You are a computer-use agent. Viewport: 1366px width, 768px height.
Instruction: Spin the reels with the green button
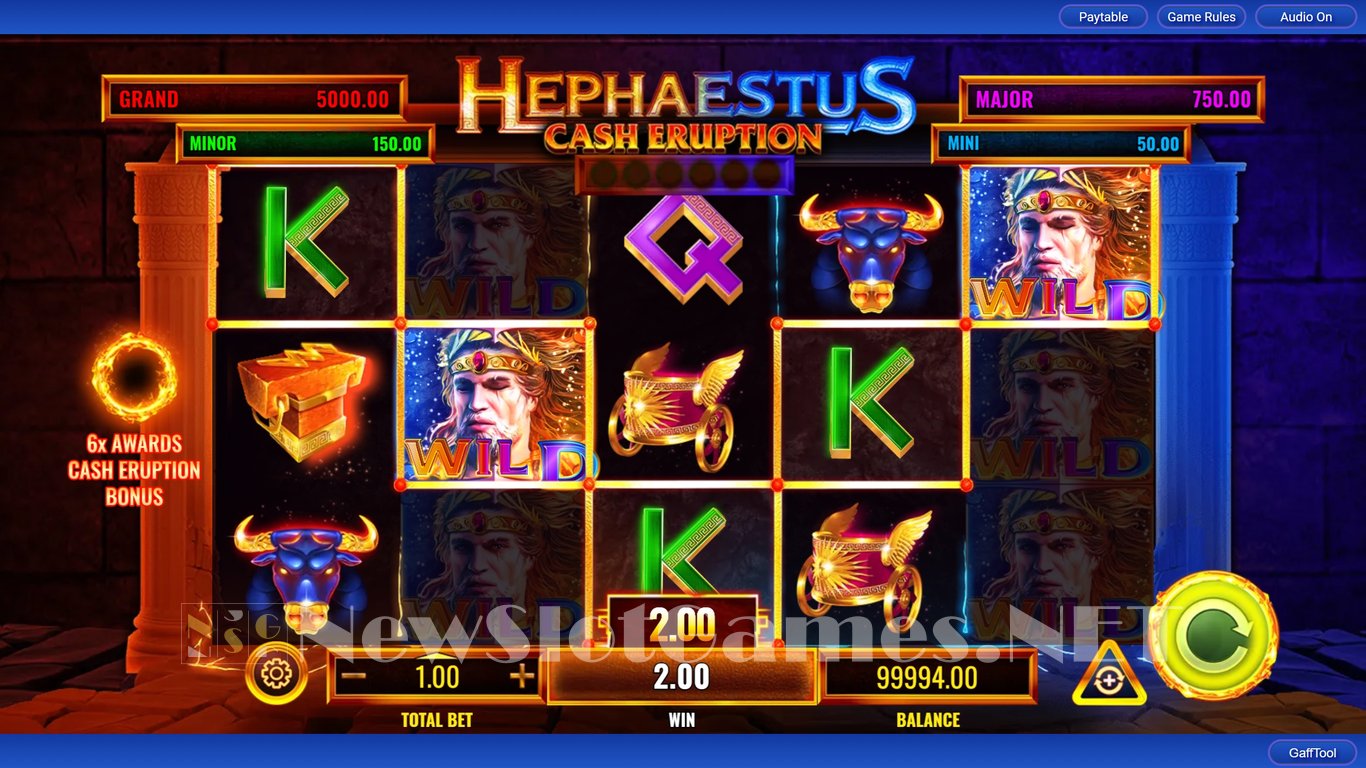(x=1213, y=636)
